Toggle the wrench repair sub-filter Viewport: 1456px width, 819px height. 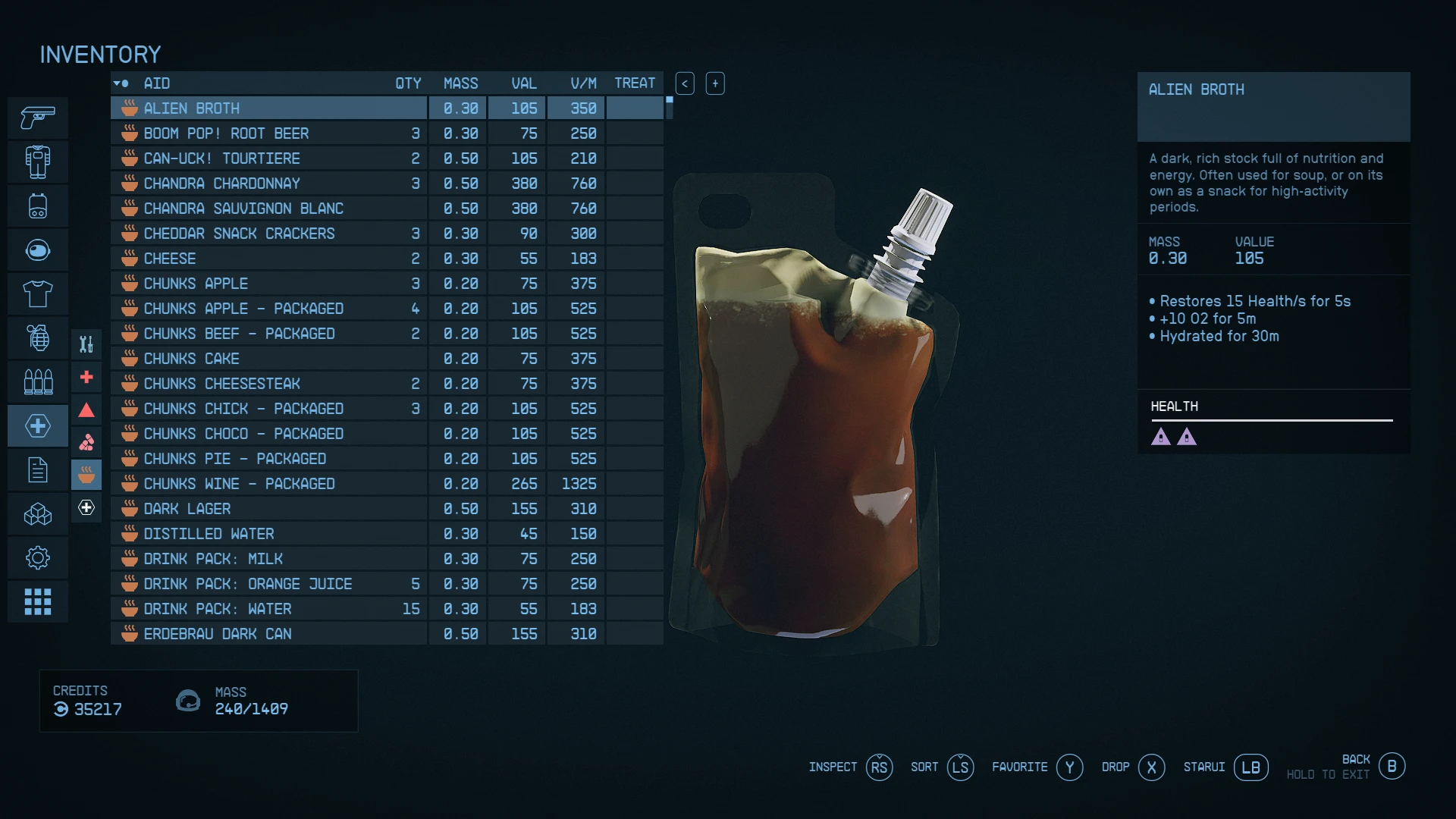pyautogui.click(x=86, y=344)
